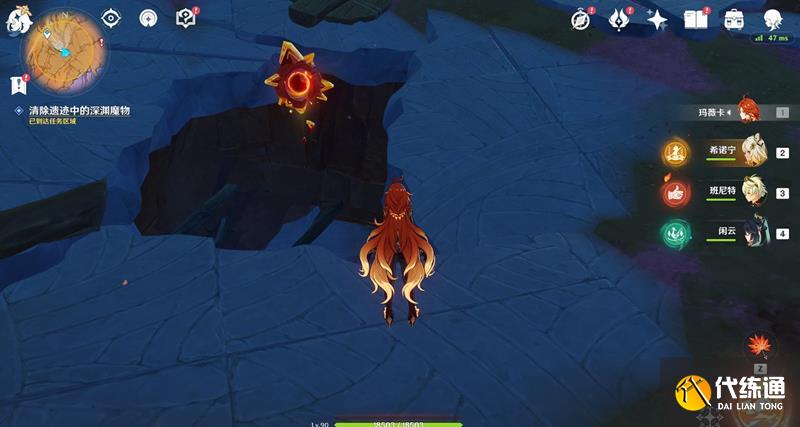
Task: Open the adventurer handbook book icon
Action: coord(695,18)
